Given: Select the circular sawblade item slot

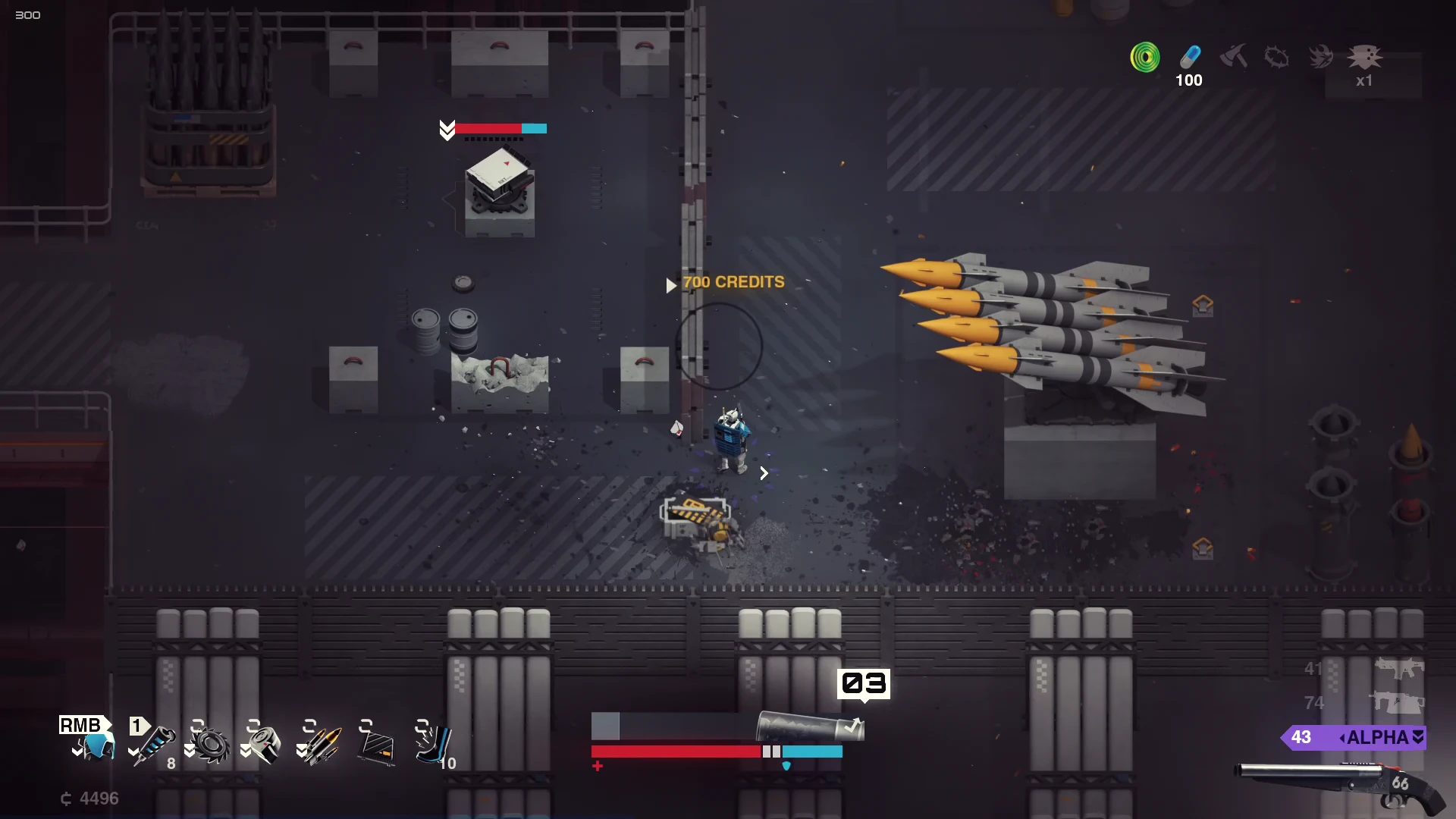Looking at the screenshot, I should [211, 745].
